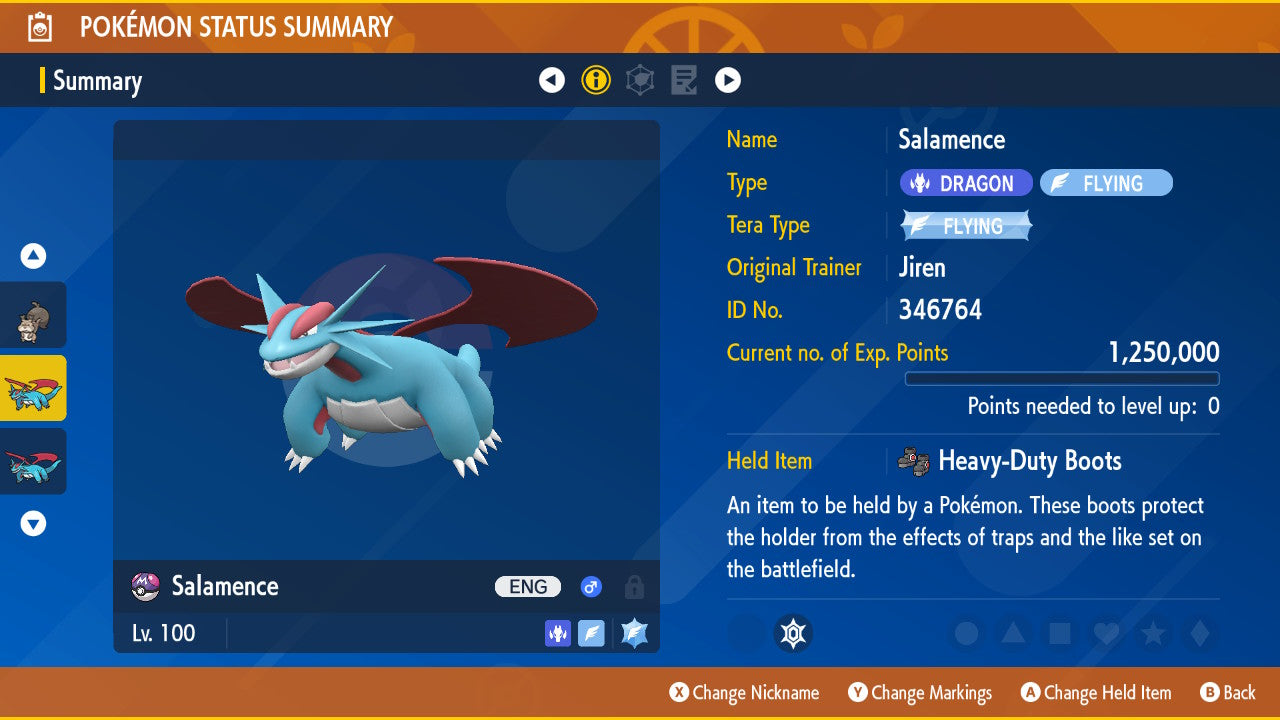Select the brown Pokémon party thumbnail above Salamence
The height and width of the screenshot is (720, 1280).
click(x=33, y=315)
